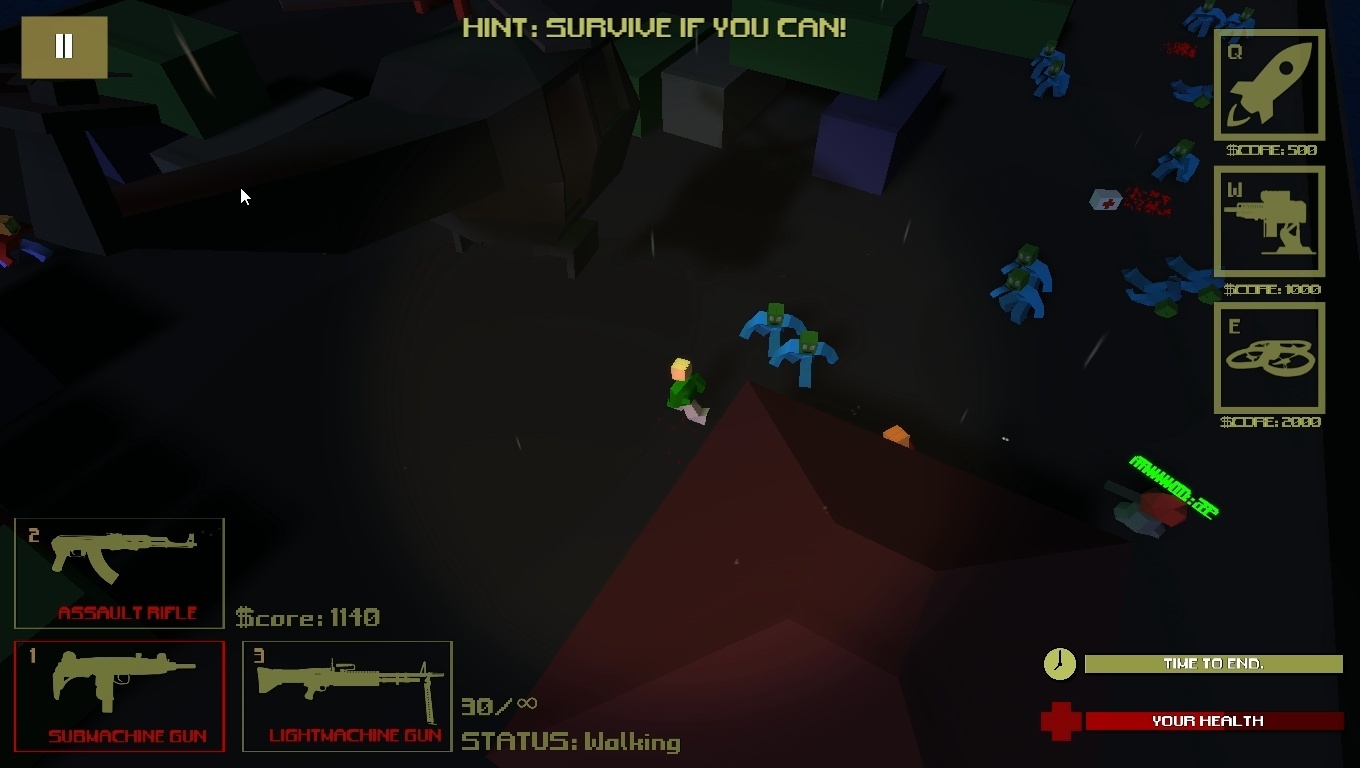The image size is (1360, 768).
Task: Click the SCORE: 2000 cost label
Action: pos(1268,422)
